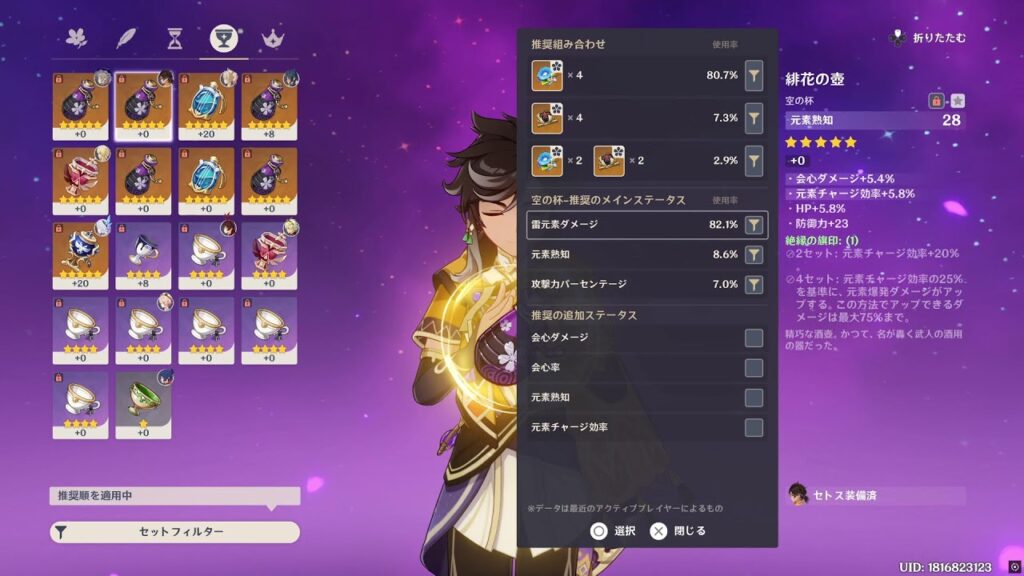This screenshot has height=576, width=1024.
Task: Tick the 会心ダメージ substat checkbox
Action: (x=754, y=338)
